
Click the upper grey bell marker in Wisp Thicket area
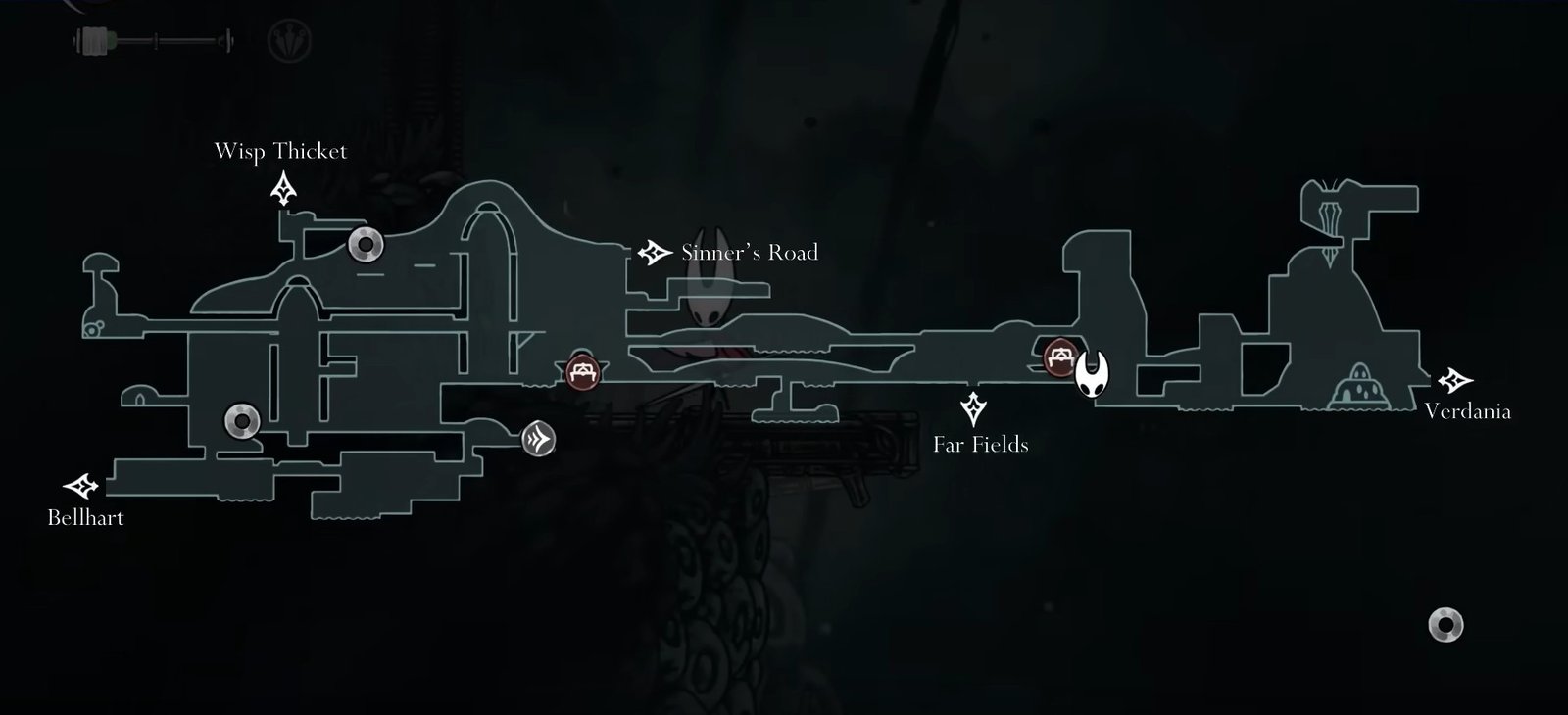point(365,244)
